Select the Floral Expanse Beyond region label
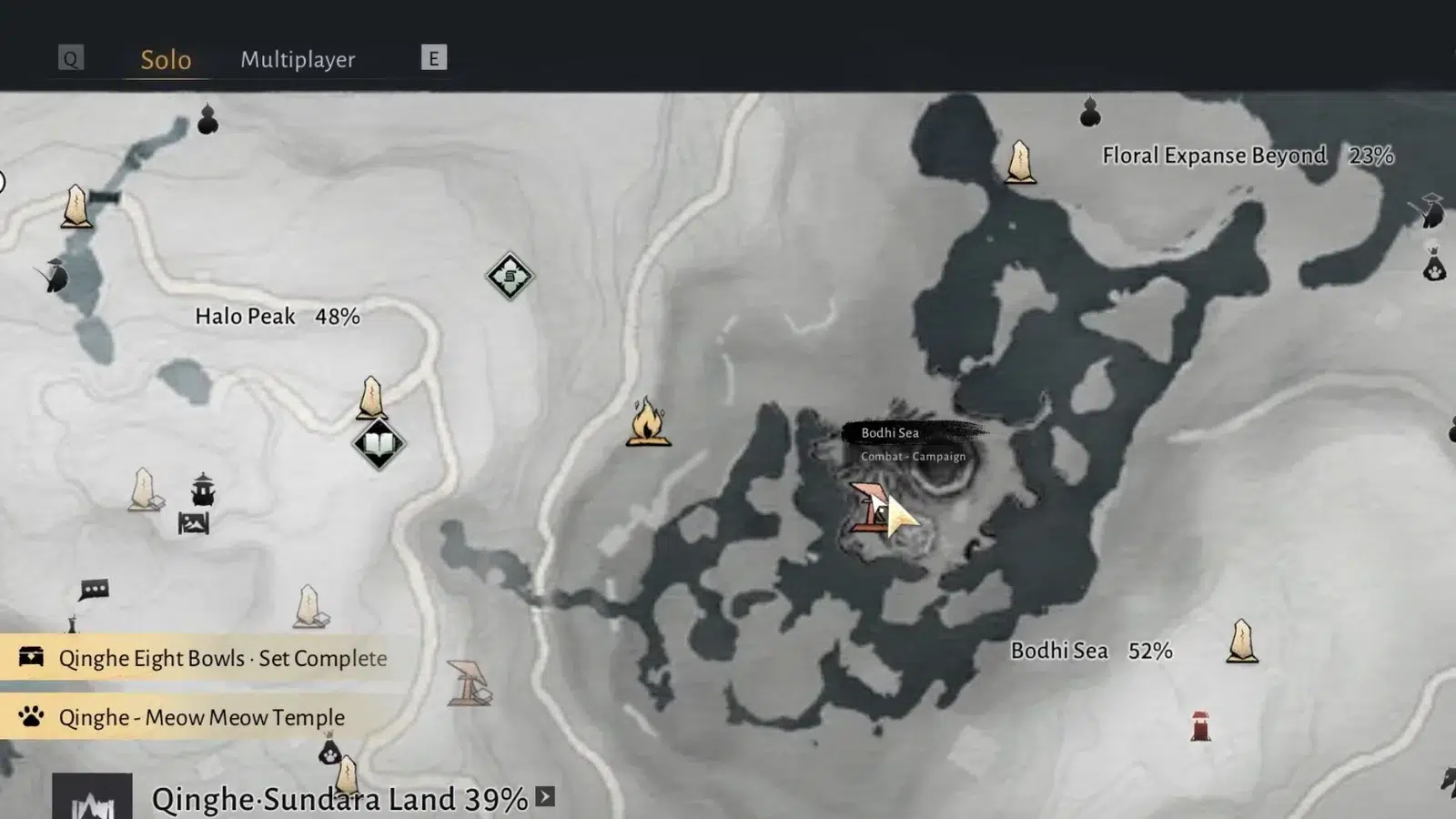Viewport: 1456px width, 819px height. [x=1214, y=156]
